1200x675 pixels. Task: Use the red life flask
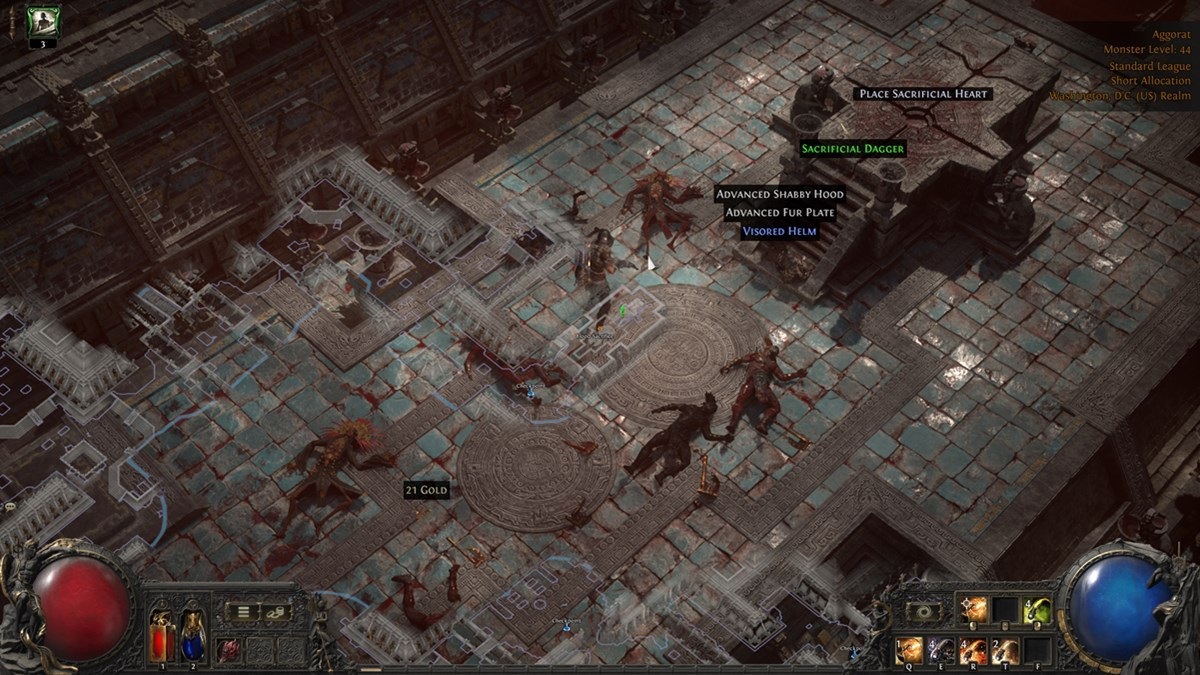(162, 632)
